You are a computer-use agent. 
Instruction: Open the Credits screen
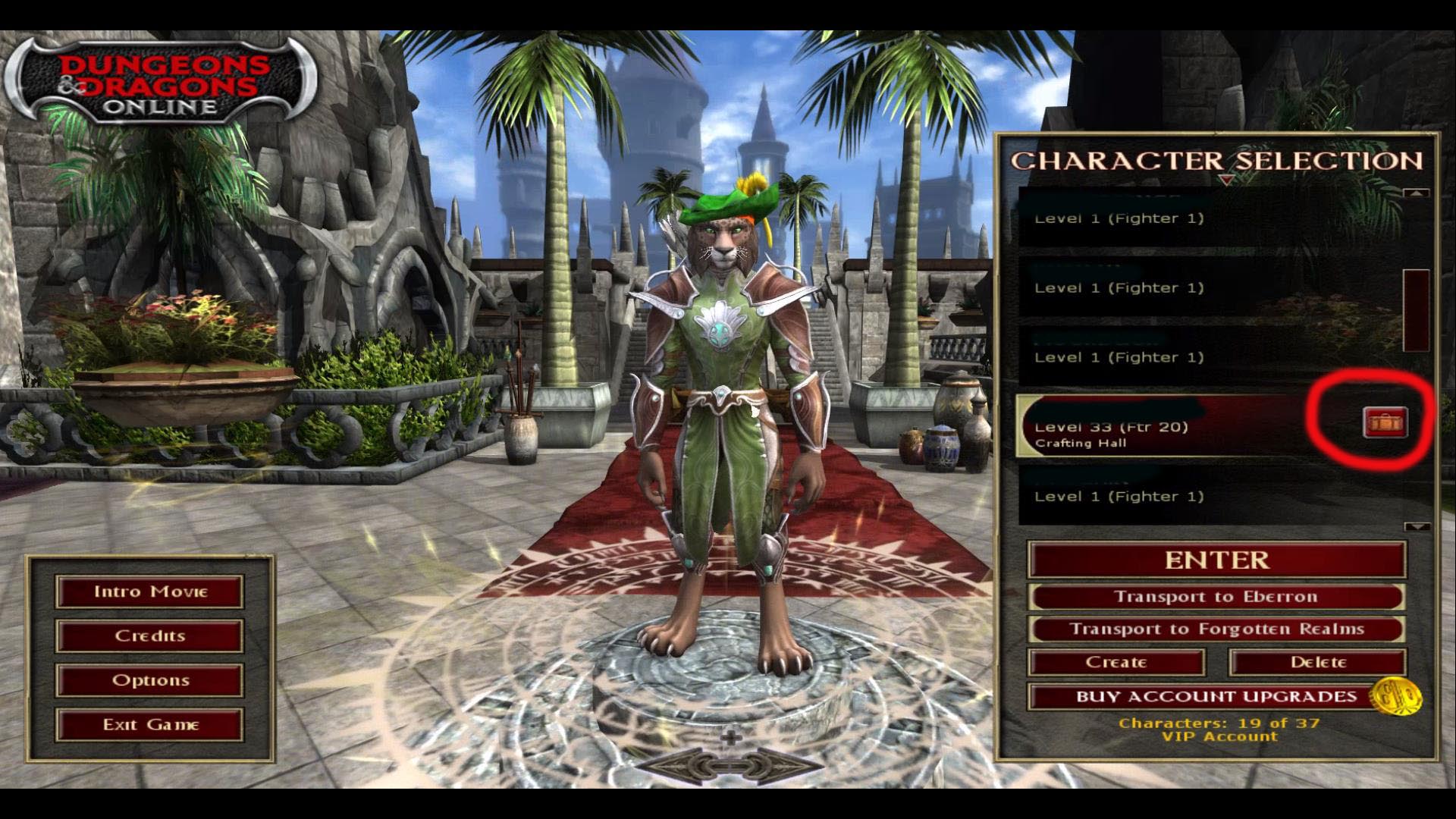(149, 635)
